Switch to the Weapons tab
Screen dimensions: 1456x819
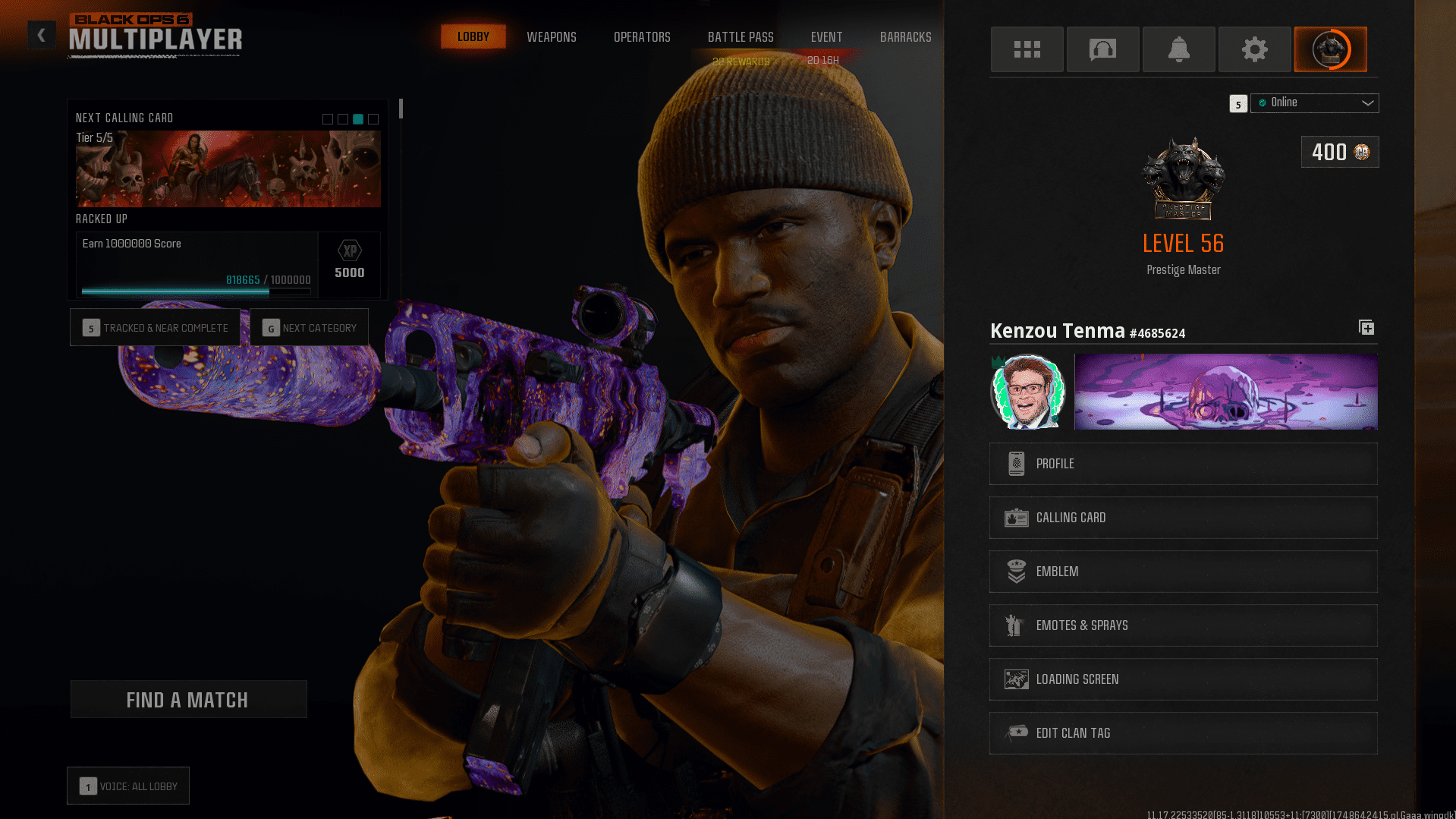(552, 36)
